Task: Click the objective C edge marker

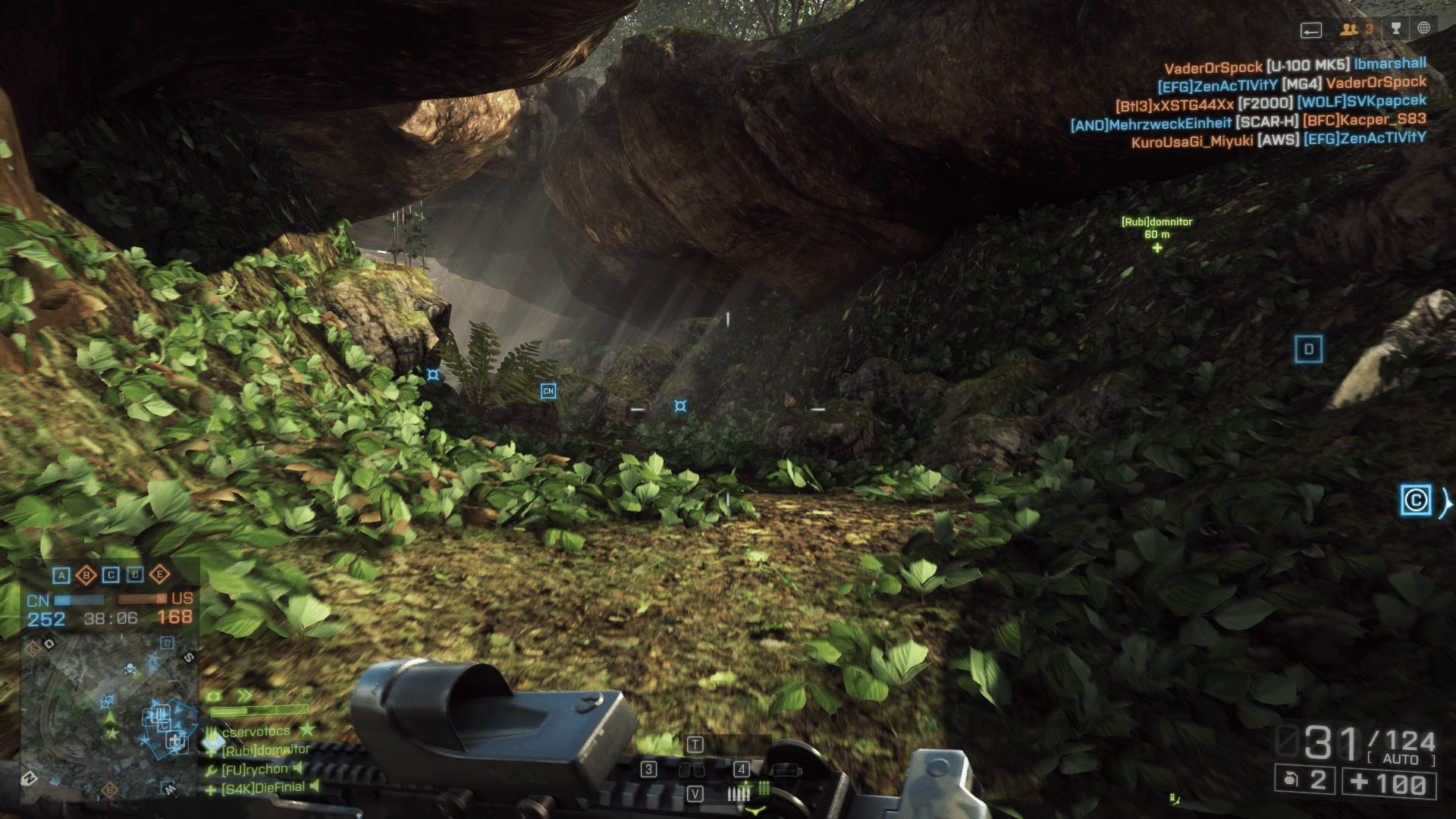Action: [1415, 500]
